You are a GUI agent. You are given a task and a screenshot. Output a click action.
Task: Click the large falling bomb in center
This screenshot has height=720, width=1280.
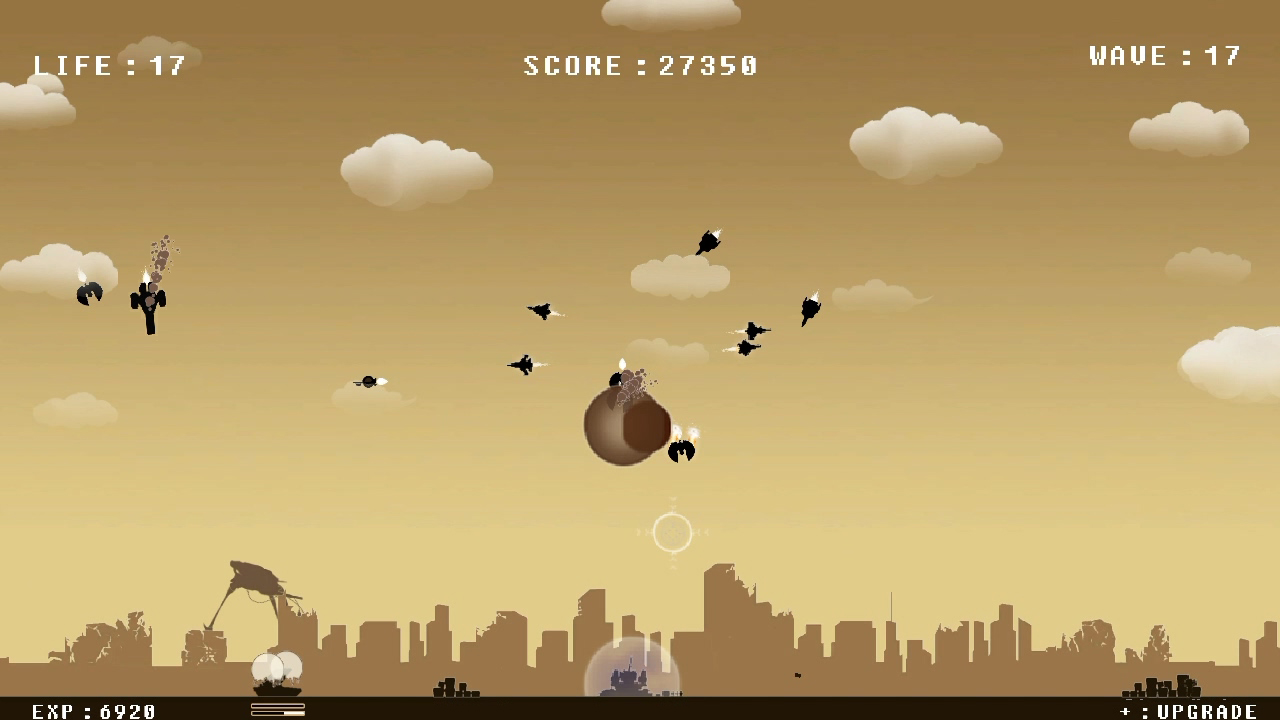pyautogui.click(x=626, y=425)
